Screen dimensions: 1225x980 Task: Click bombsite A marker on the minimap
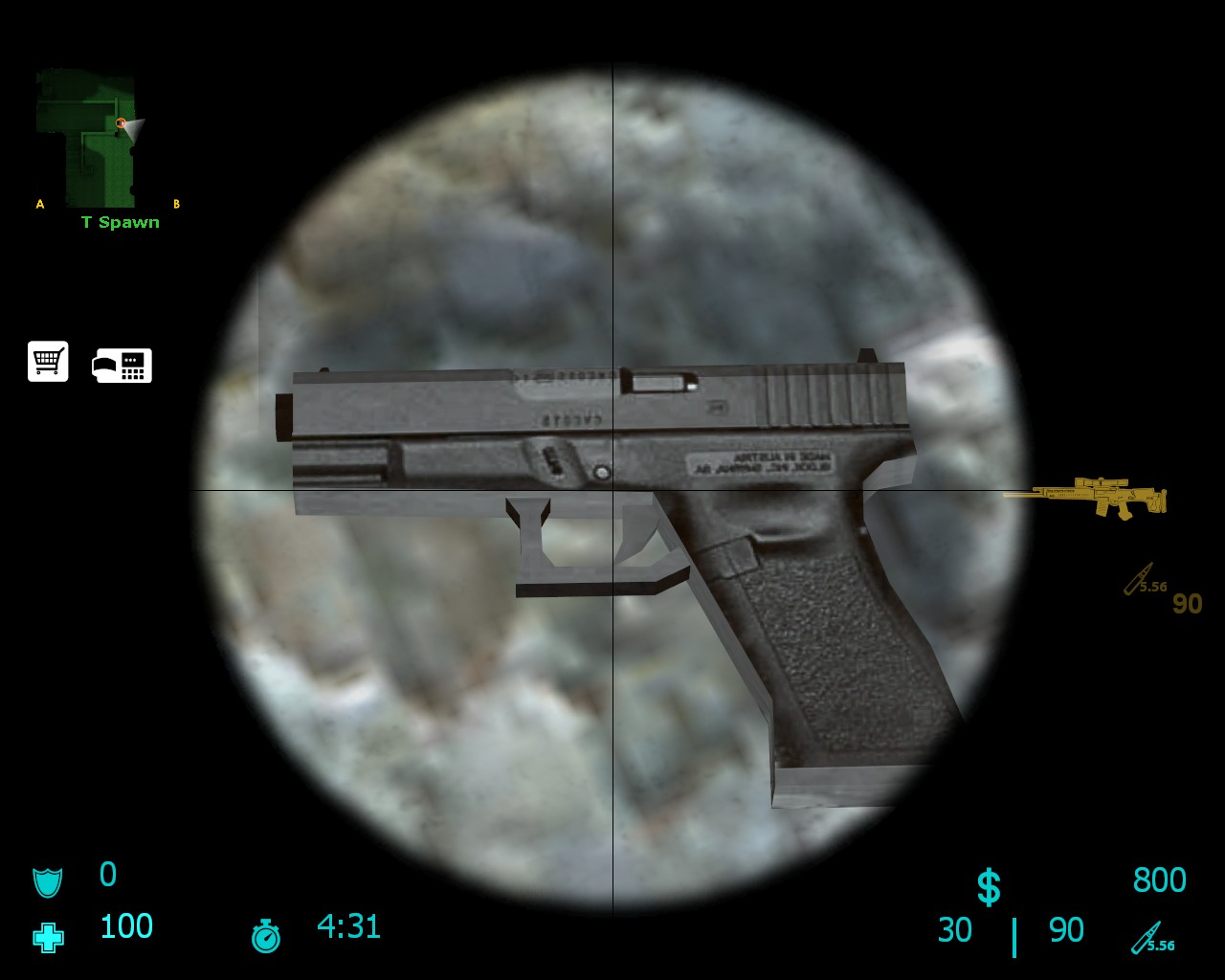click(40, 203)
